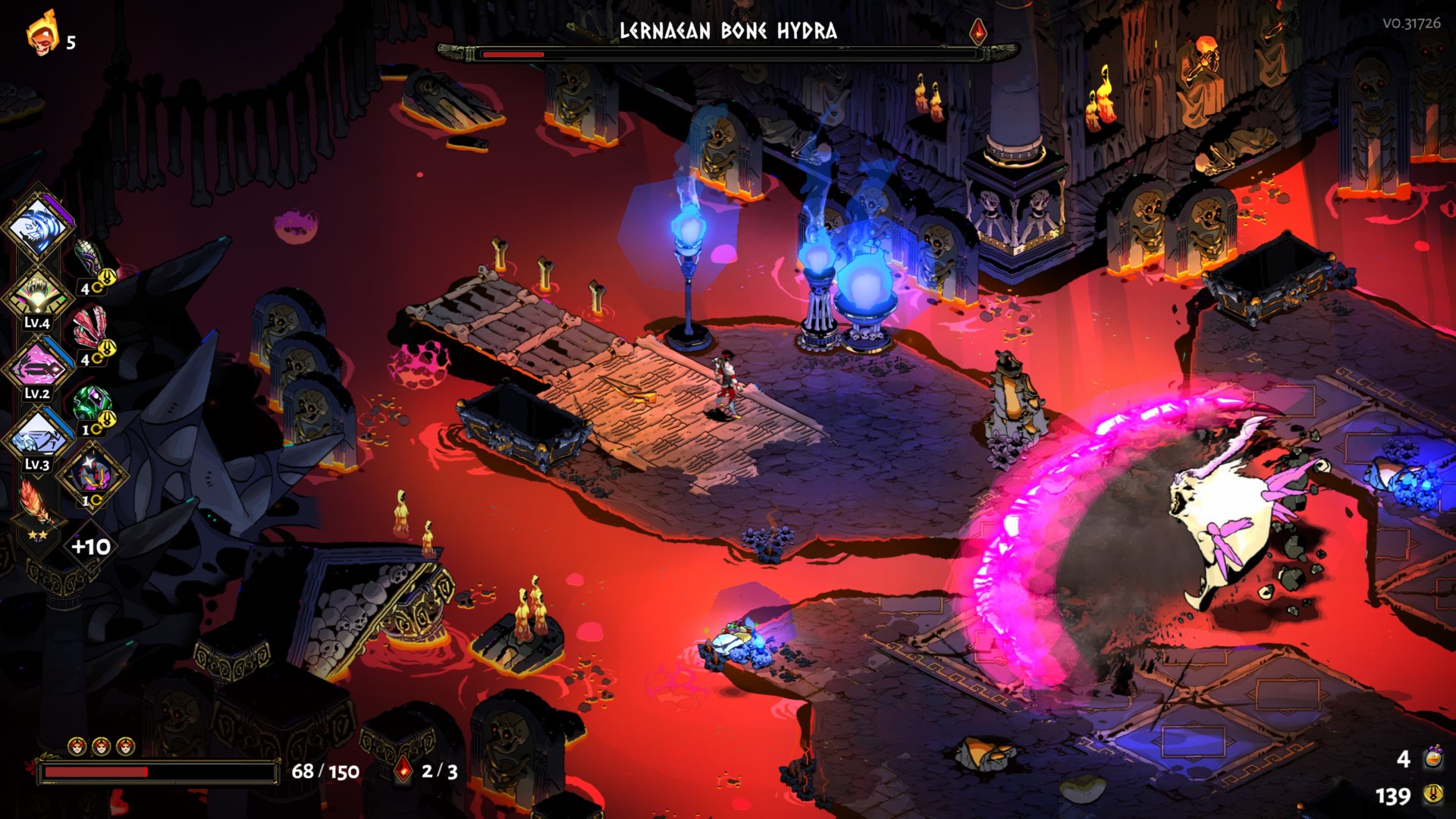Select the red gem emblem beside the boss bar
Screen dimensions: 1456x819
979,30
